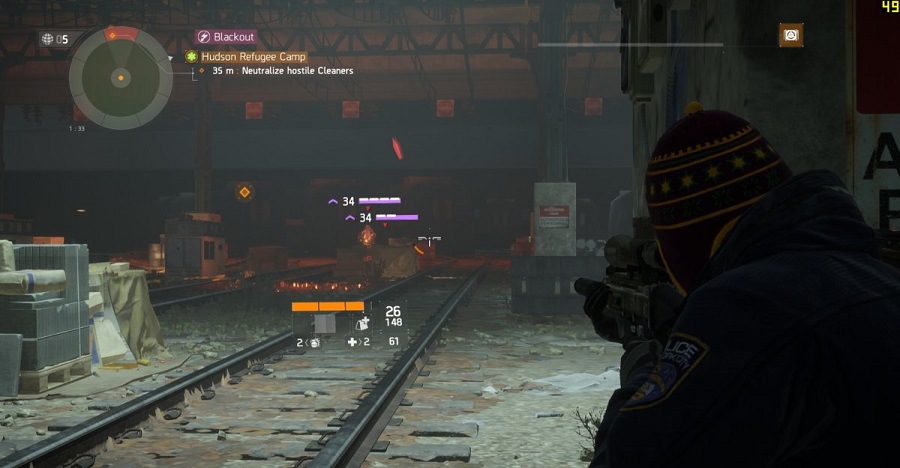Open the Hudson Refugee Camp mission tracker
The image size is (900, 468).
[x=252, y=57]
